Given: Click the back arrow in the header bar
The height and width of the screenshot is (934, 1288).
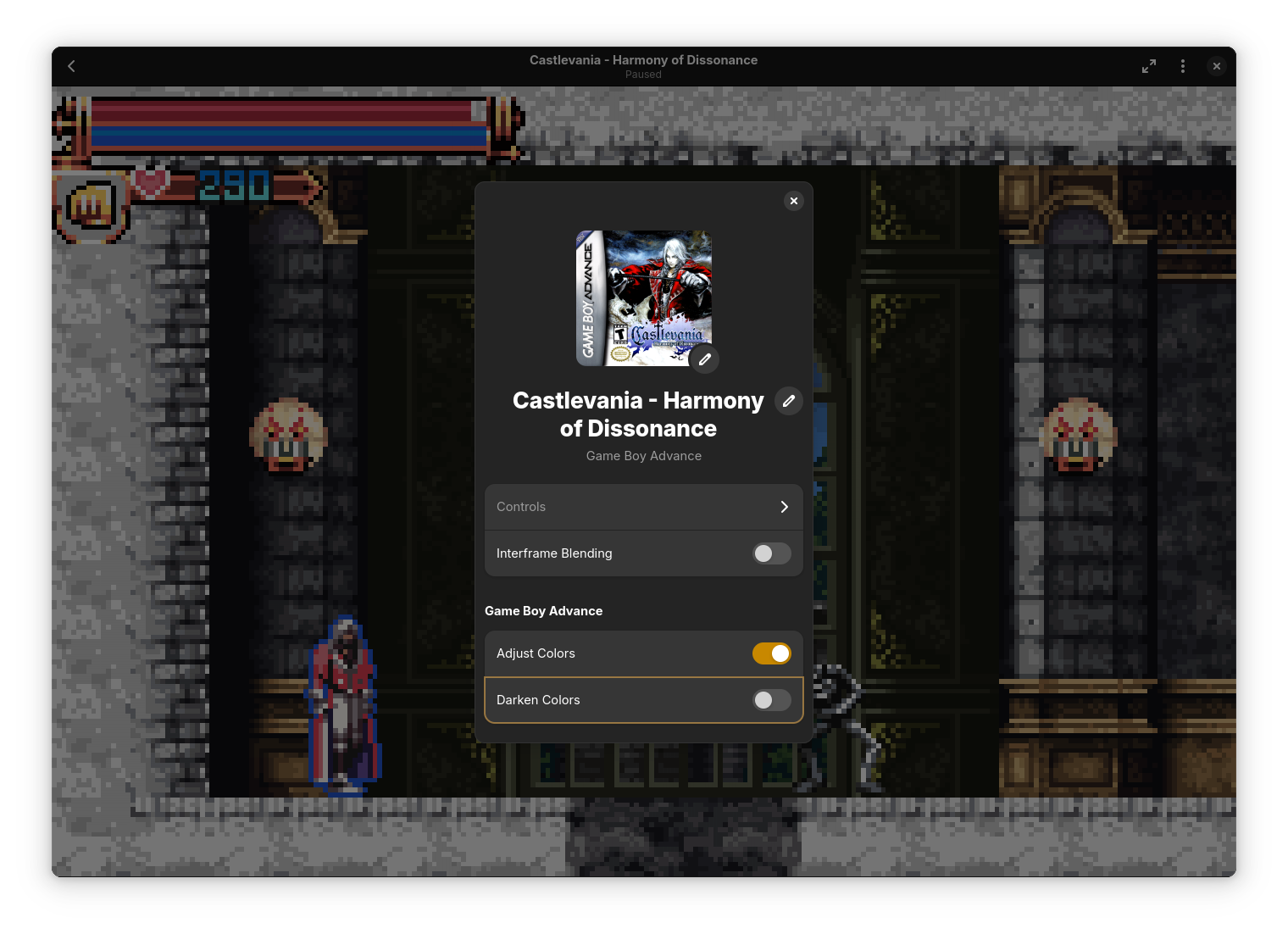Looking at the screenshot, I should point(71,66).
